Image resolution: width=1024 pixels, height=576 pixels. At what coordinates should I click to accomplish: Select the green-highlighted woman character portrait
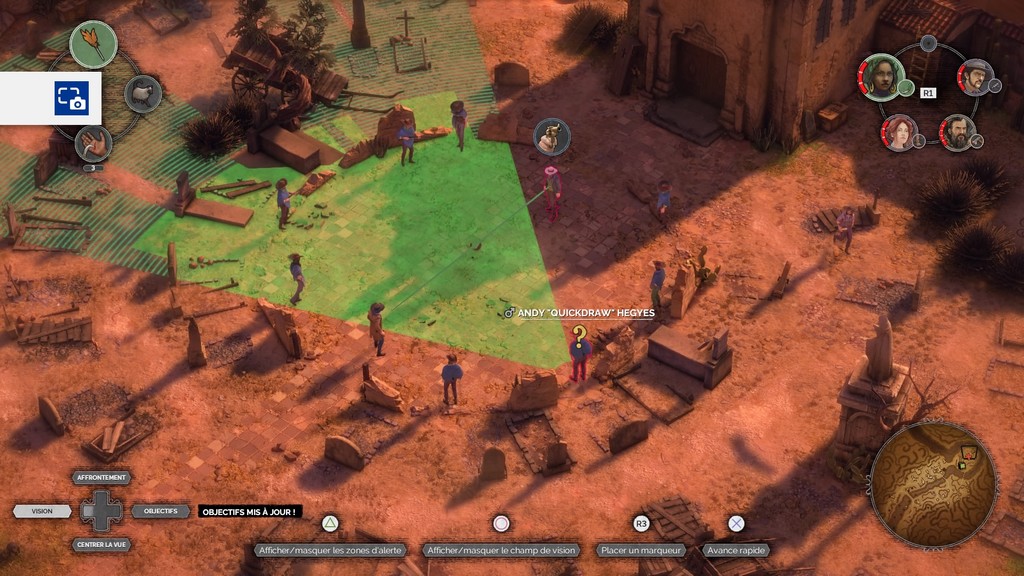click(882, 78)
